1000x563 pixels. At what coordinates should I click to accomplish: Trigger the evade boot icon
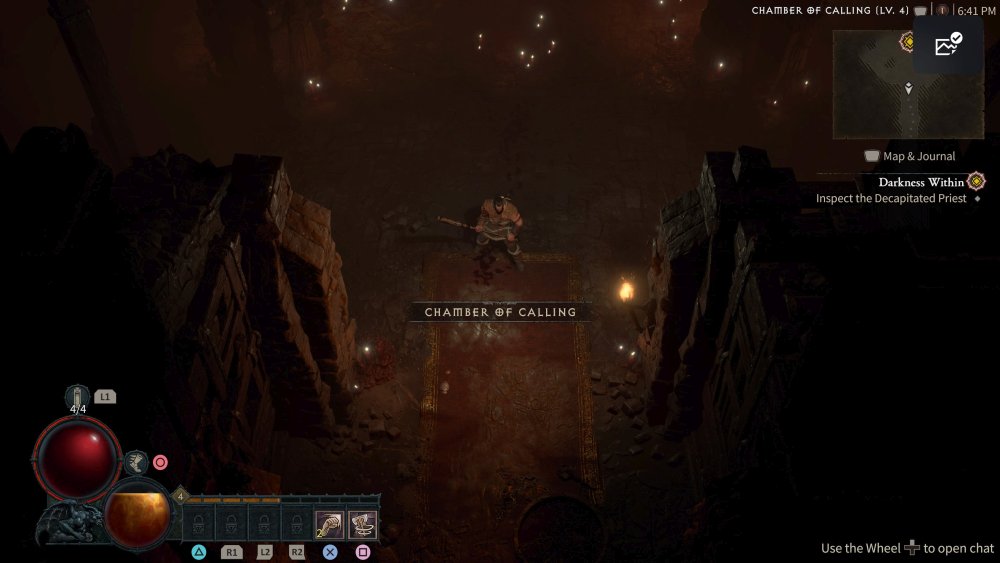[x=136, y=462]
